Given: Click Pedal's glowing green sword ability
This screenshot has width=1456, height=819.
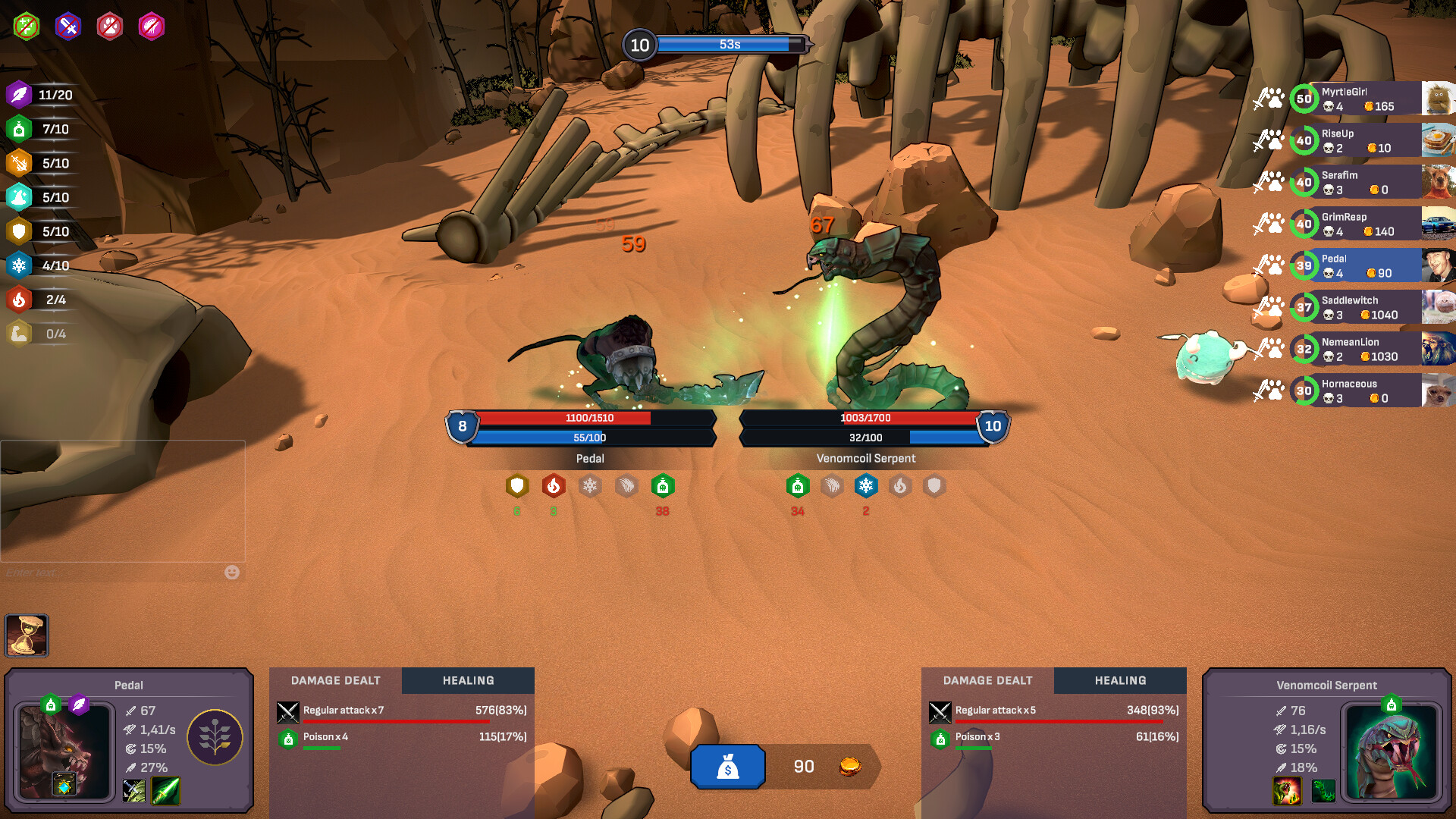Looking at the screenshot, I should pos(166,791).
